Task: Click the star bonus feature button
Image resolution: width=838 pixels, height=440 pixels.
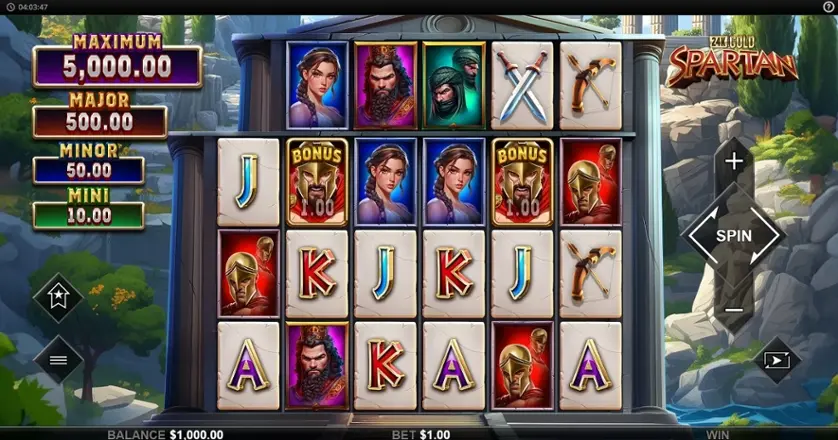Action: pyautogui.click(x=58, y=297)
